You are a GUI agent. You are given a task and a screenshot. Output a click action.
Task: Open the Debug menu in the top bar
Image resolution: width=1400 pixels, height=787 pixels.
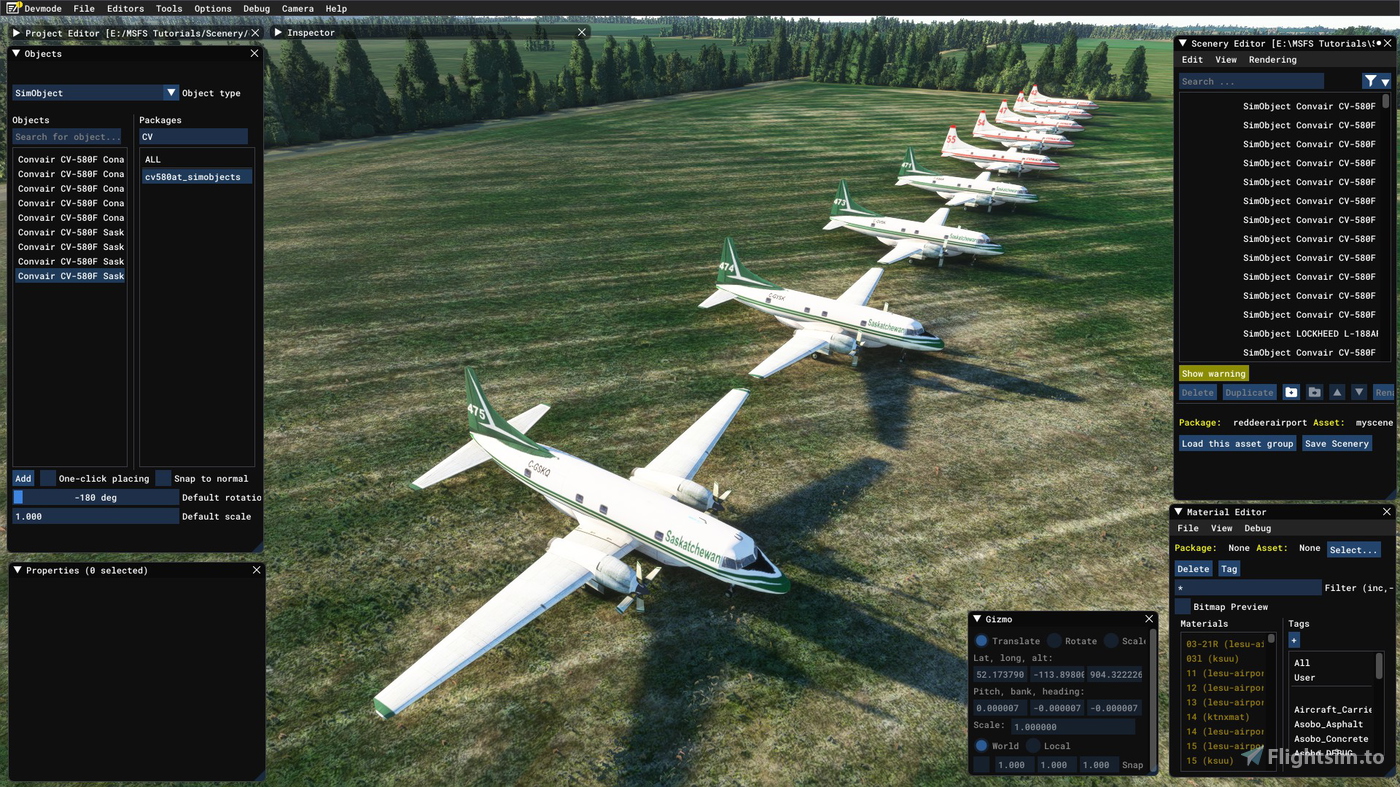[256, 9]
